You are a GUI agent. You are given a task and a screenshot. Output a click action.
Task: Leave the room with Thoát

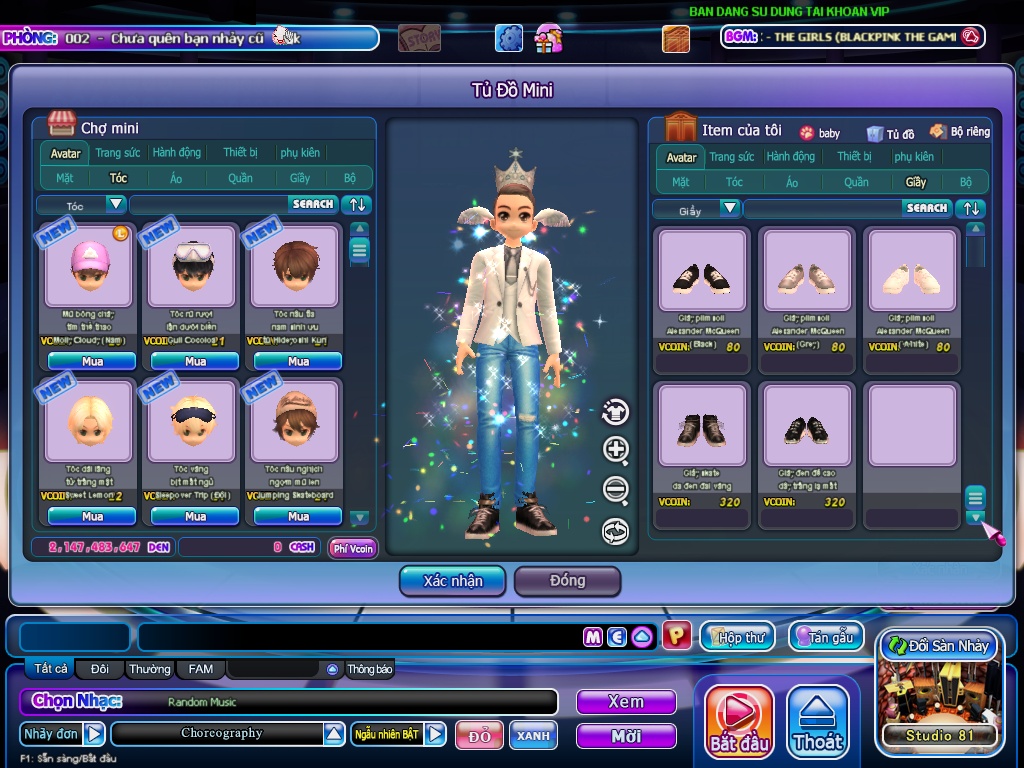point(818,721)
